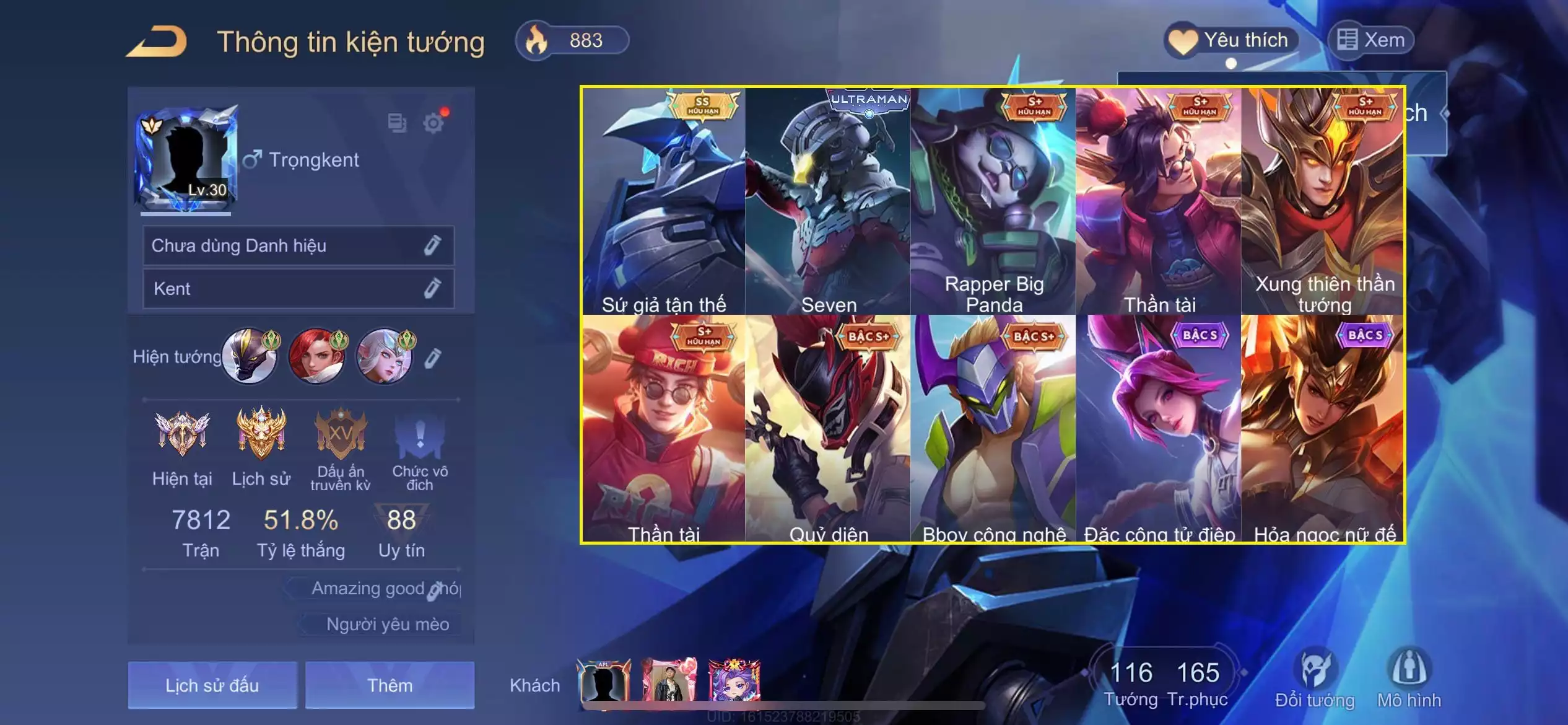This screenshot has width=1568, height=725.
Task: Open the Mô hình model view
Action: [x=1409, y=679]
